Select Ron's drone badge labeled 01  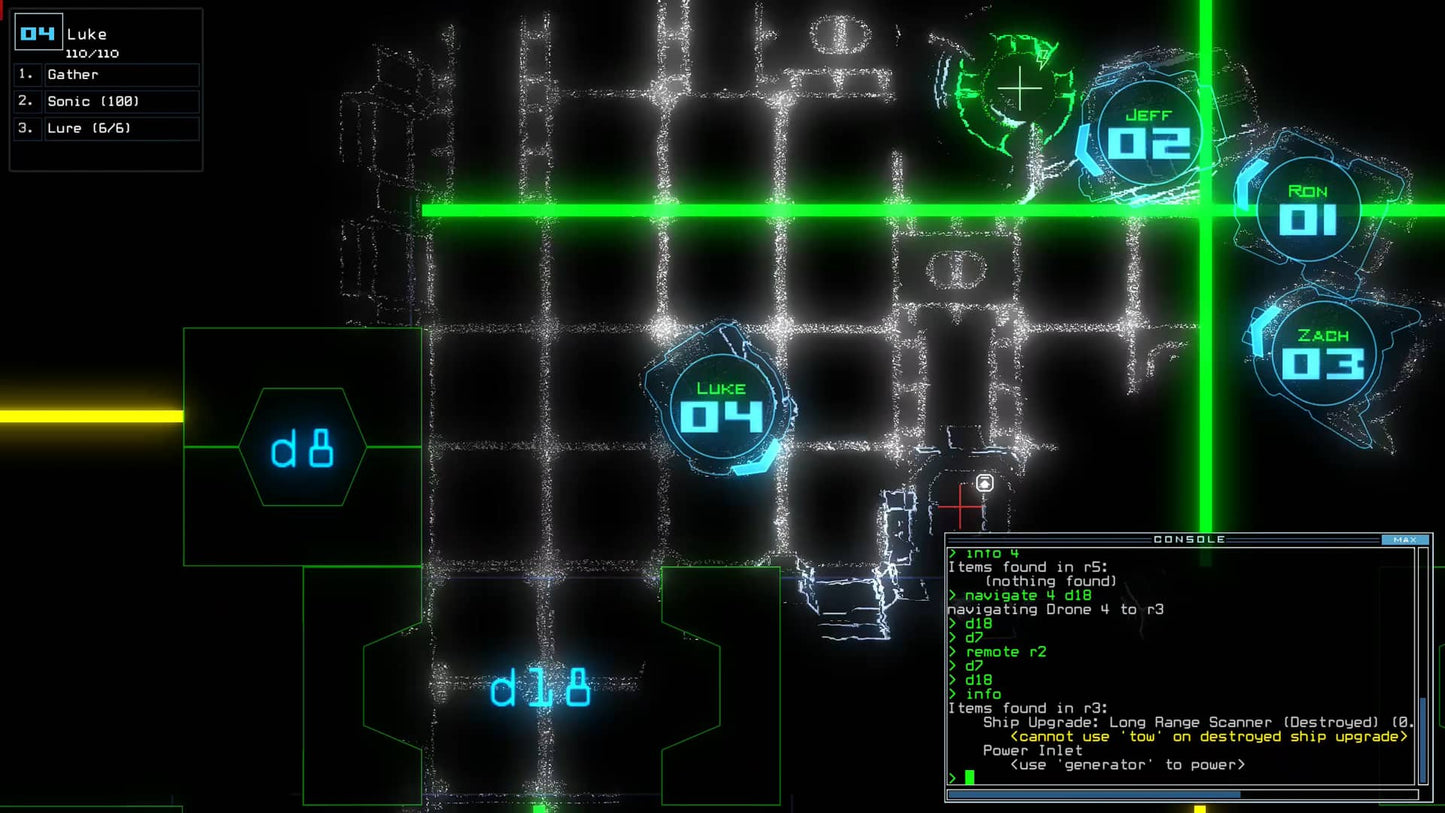[x=1307, y=206]
